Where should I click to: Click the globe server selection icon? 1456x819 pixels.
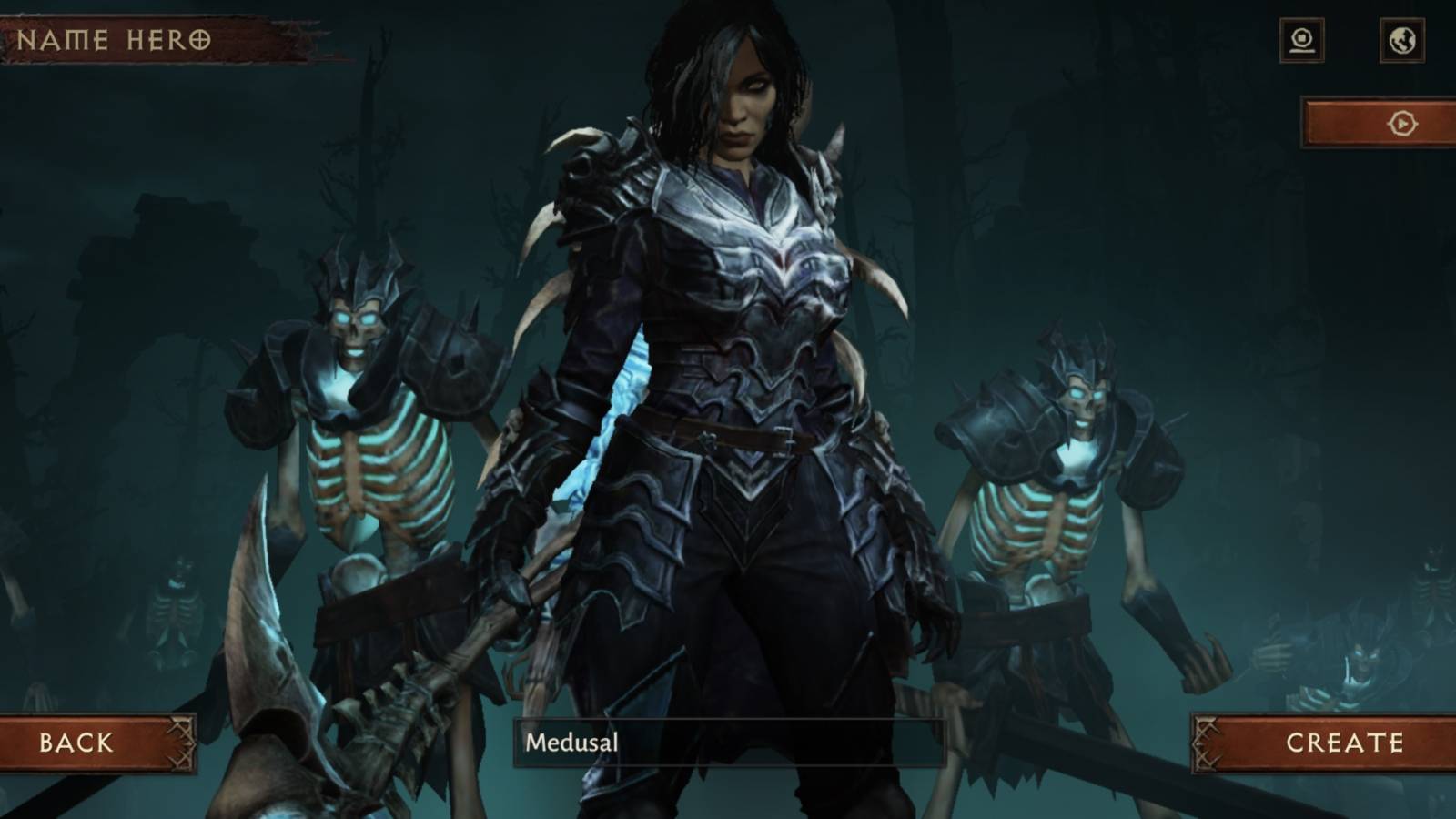[x=1401, y=40]
